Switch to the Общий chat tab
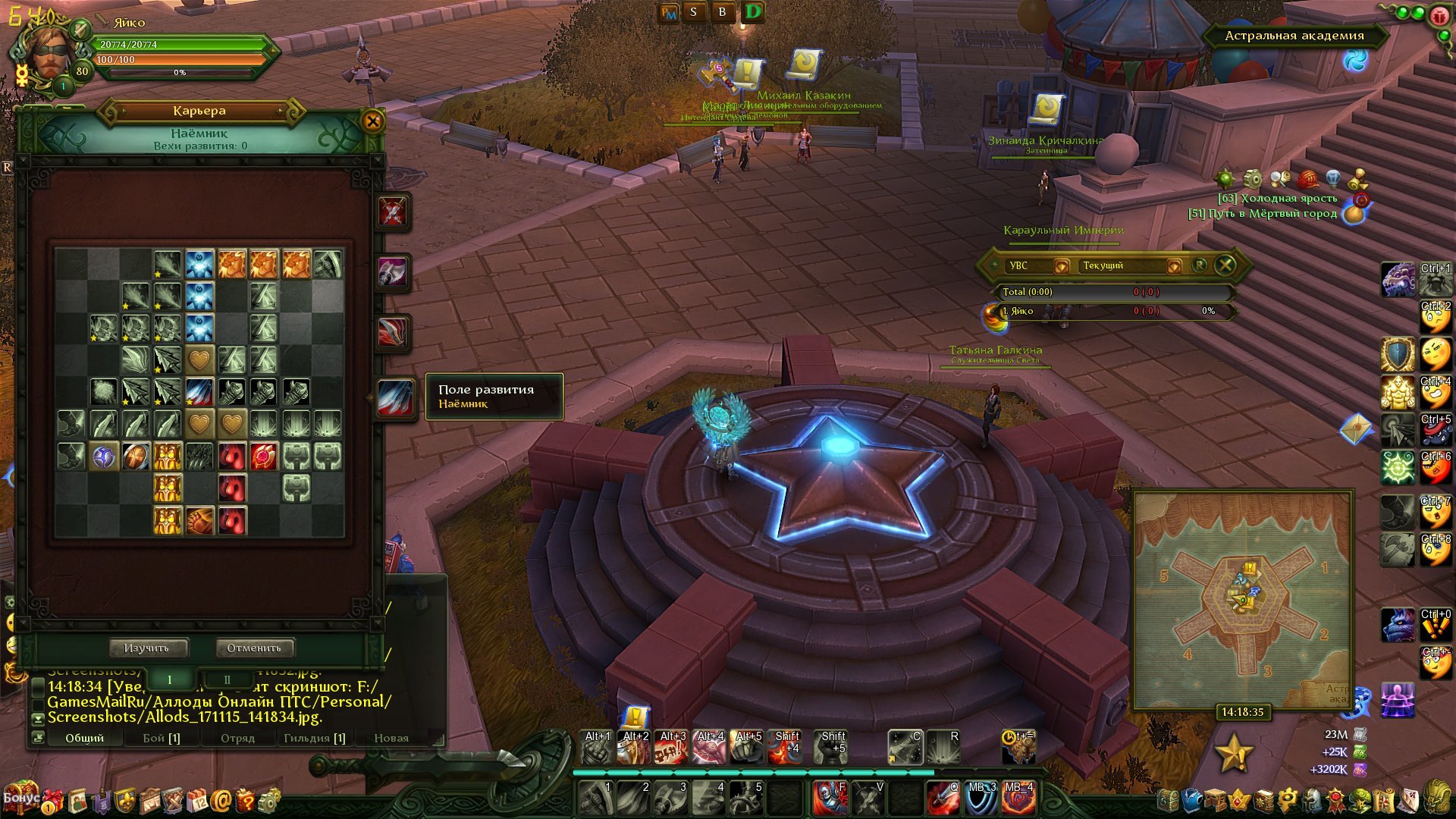This screenshot has height=819, width=1456. tap(84, 738)
